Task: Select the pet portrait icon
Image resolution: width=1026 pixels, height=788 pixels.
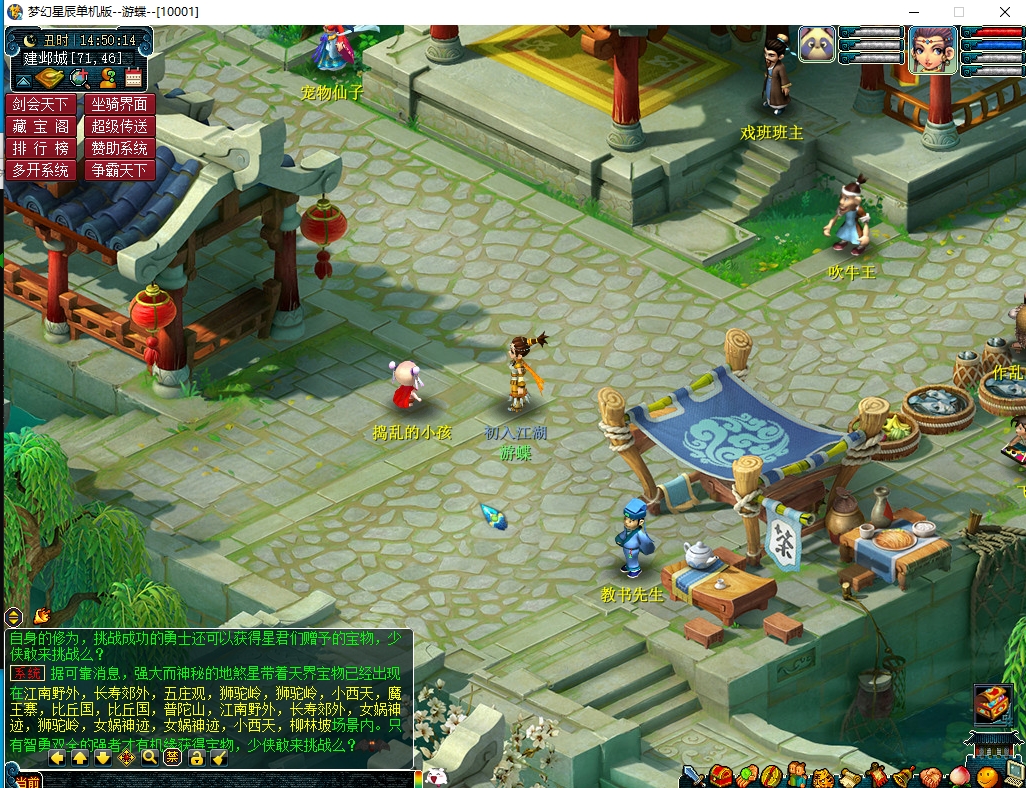Action: click(x=817, y=44)
